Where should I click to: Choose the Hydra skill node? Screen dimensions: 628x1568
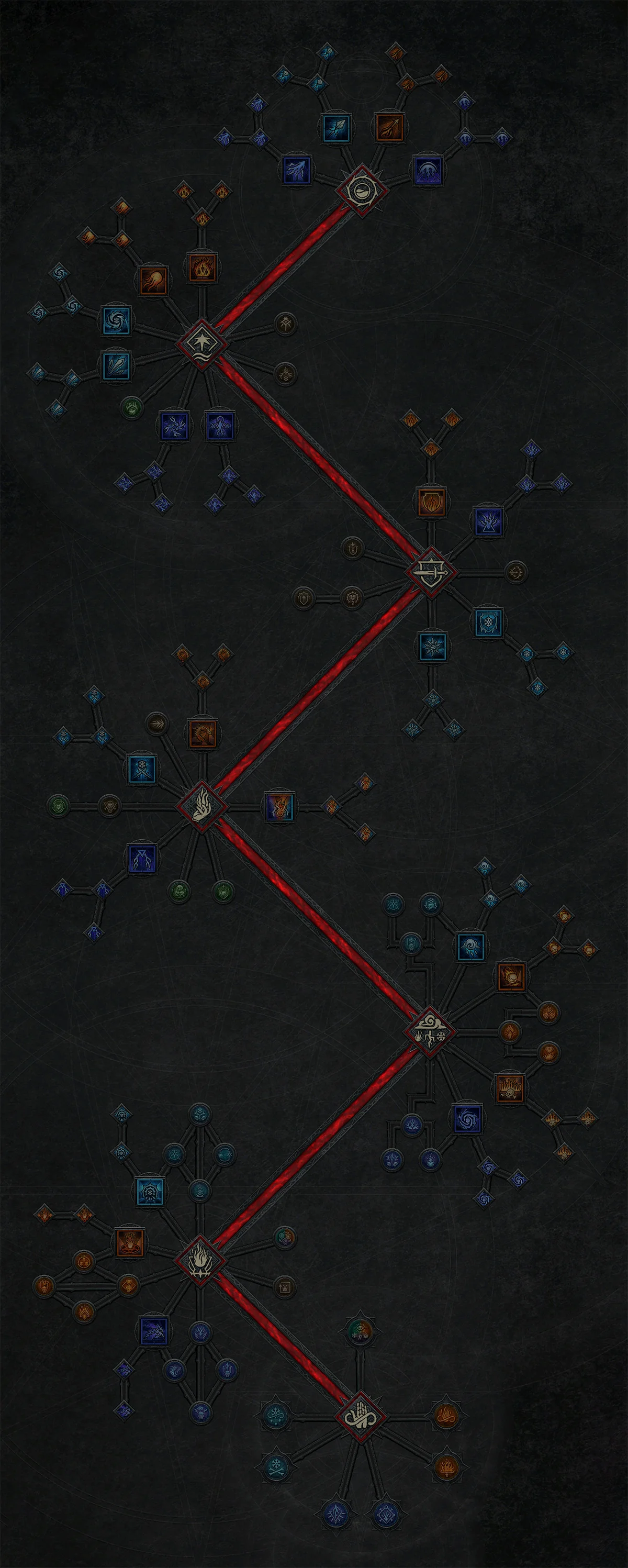point(203,735)
